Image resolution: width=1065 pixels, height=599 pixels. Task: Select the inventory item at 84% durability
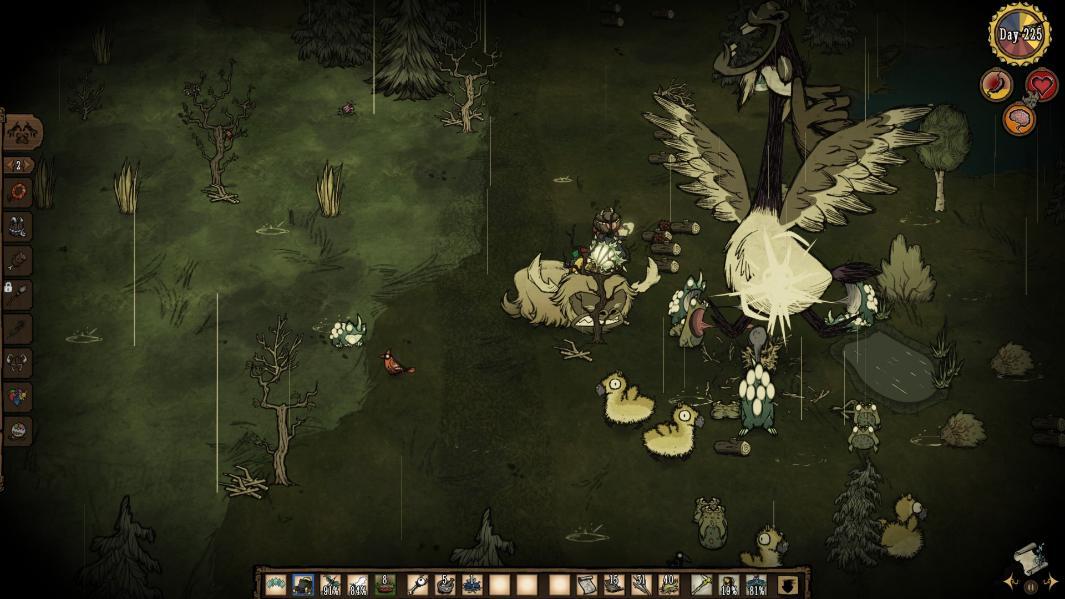[x=357, y=585]
